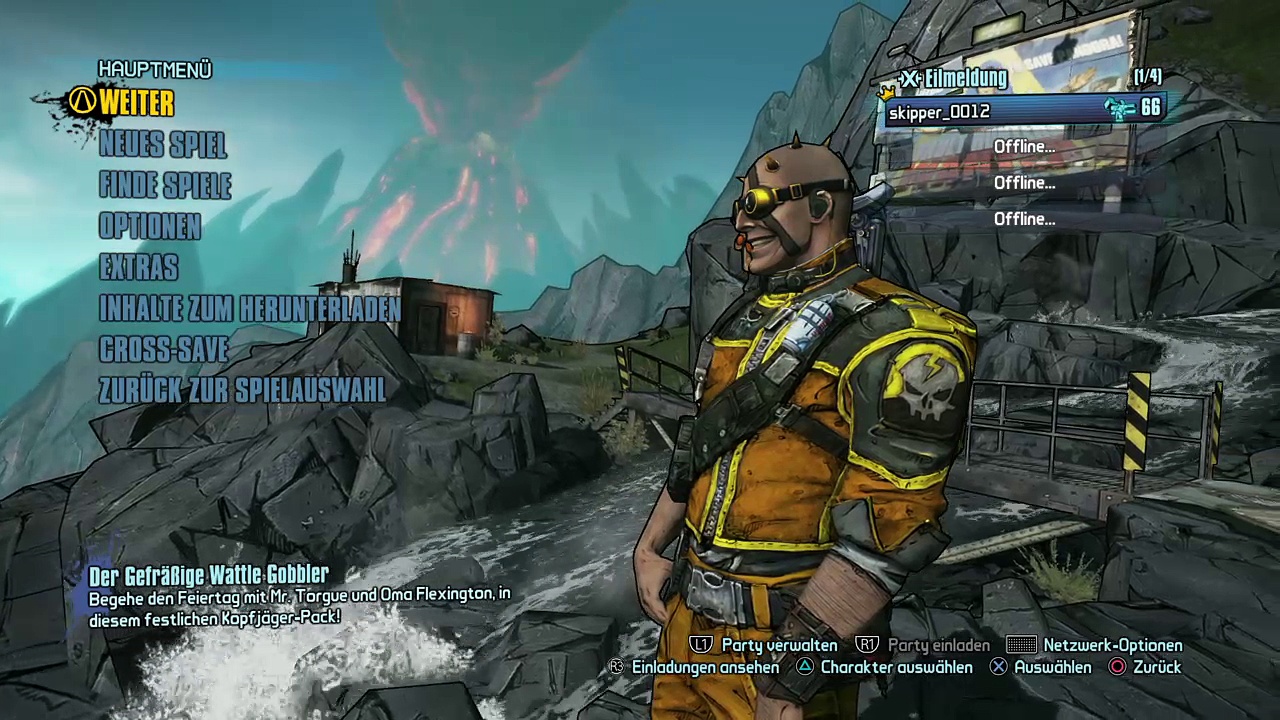Open Inhalte zum Herunterladen
1280x720 pixels.
250,309
